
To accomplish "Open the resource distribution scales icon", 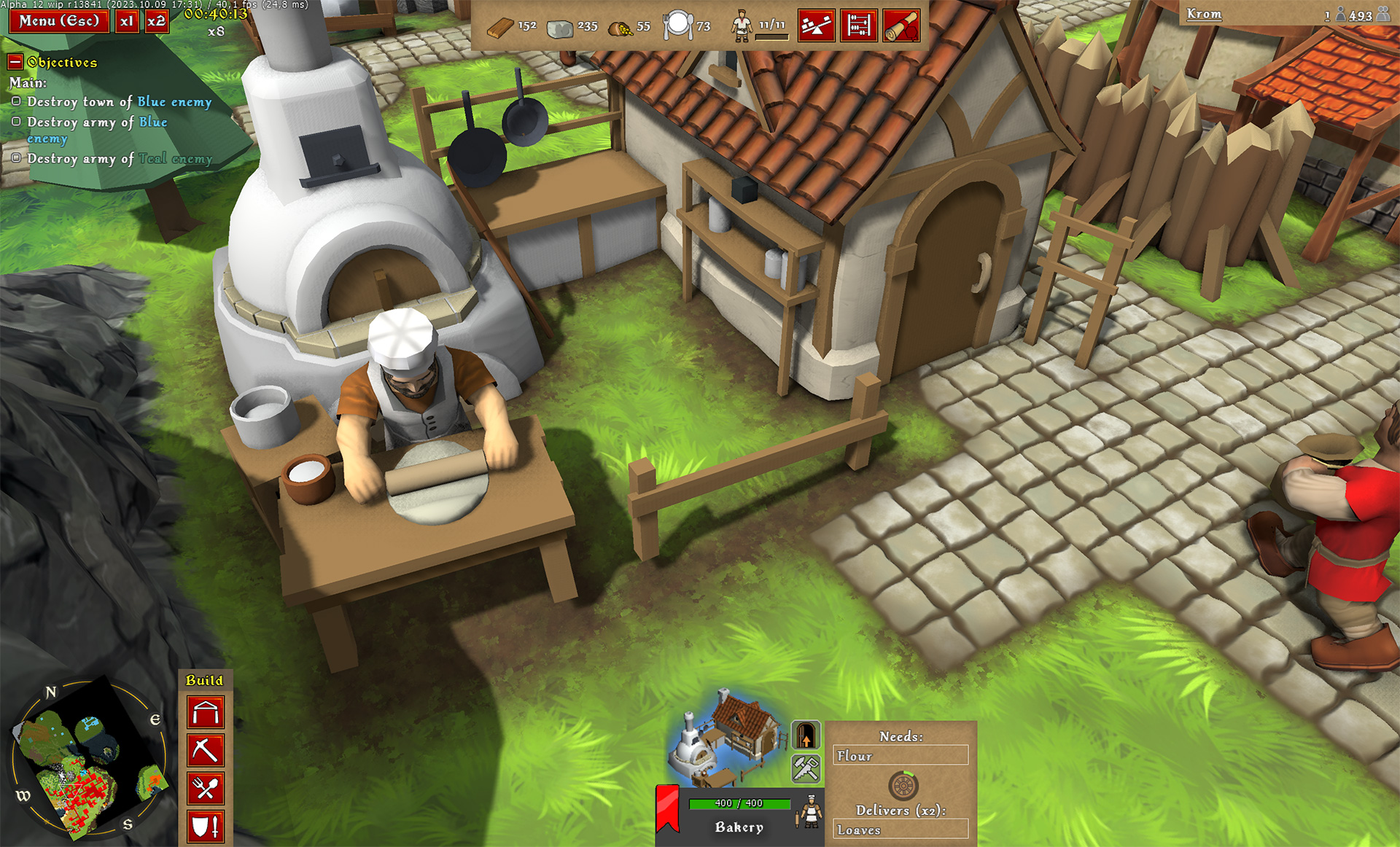I will point(817,24).
